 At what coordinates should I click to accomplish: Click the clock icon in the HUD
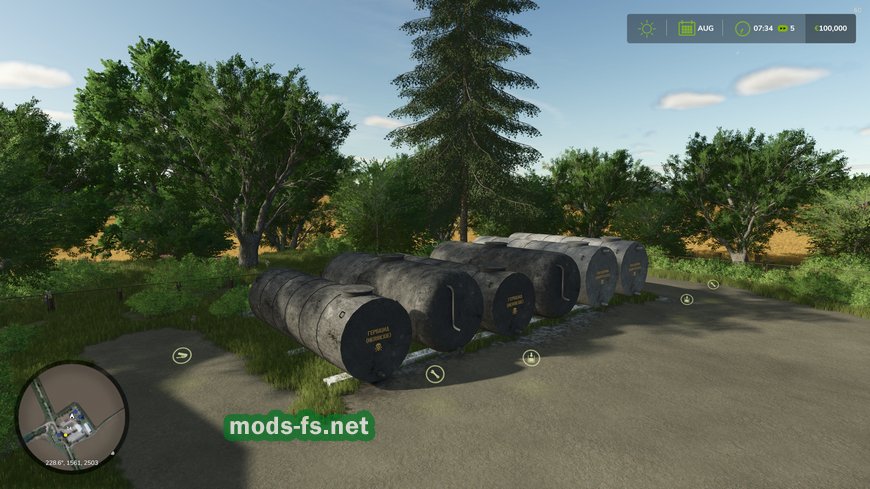742,28
